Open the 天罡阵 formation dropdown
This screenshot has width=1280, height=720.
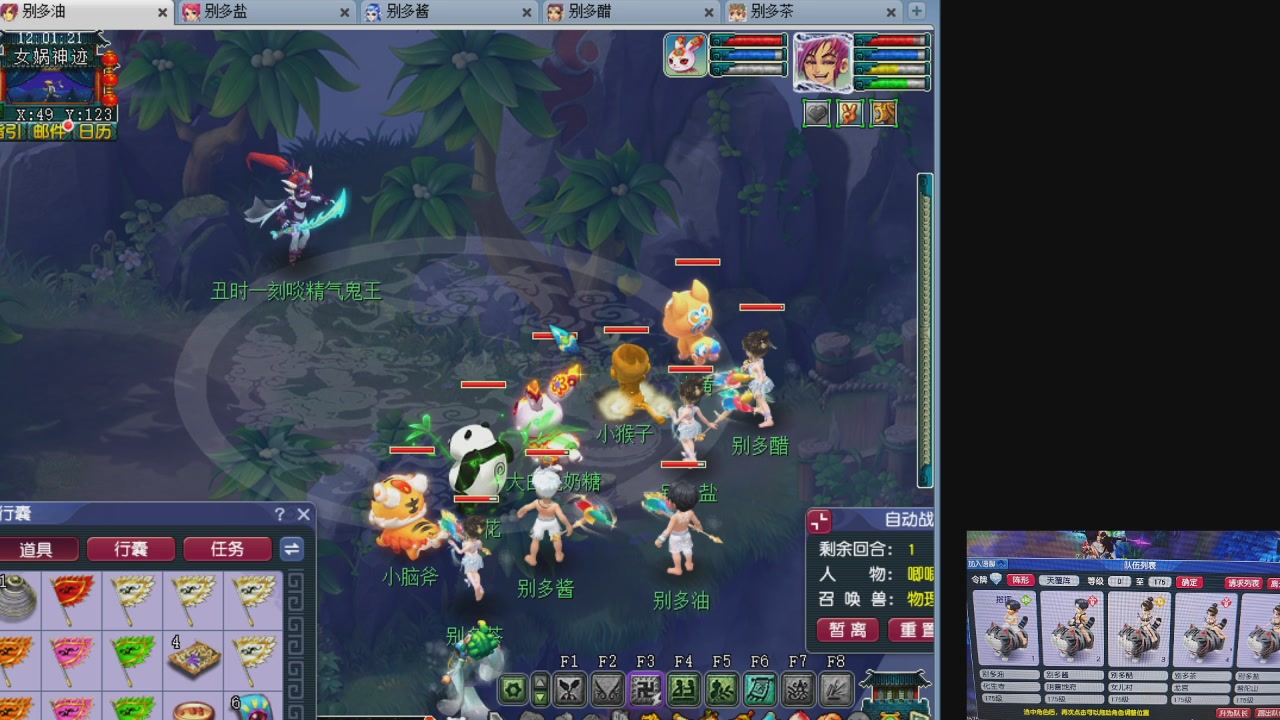tap(1057, 578)
